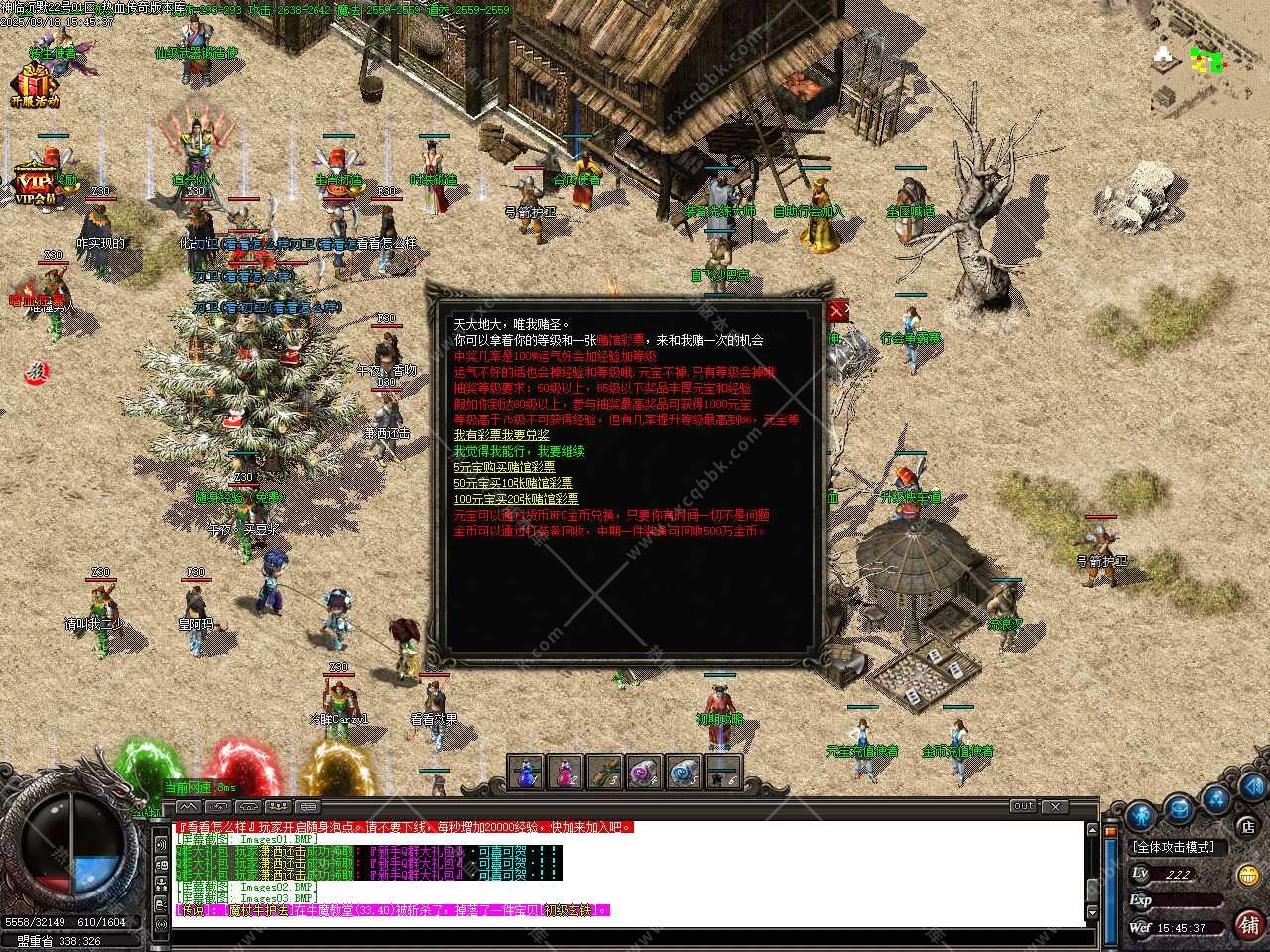Select the purple swirl item in the hotbar
This screenshot has width=1270, height=952.
tap(644, 772)
